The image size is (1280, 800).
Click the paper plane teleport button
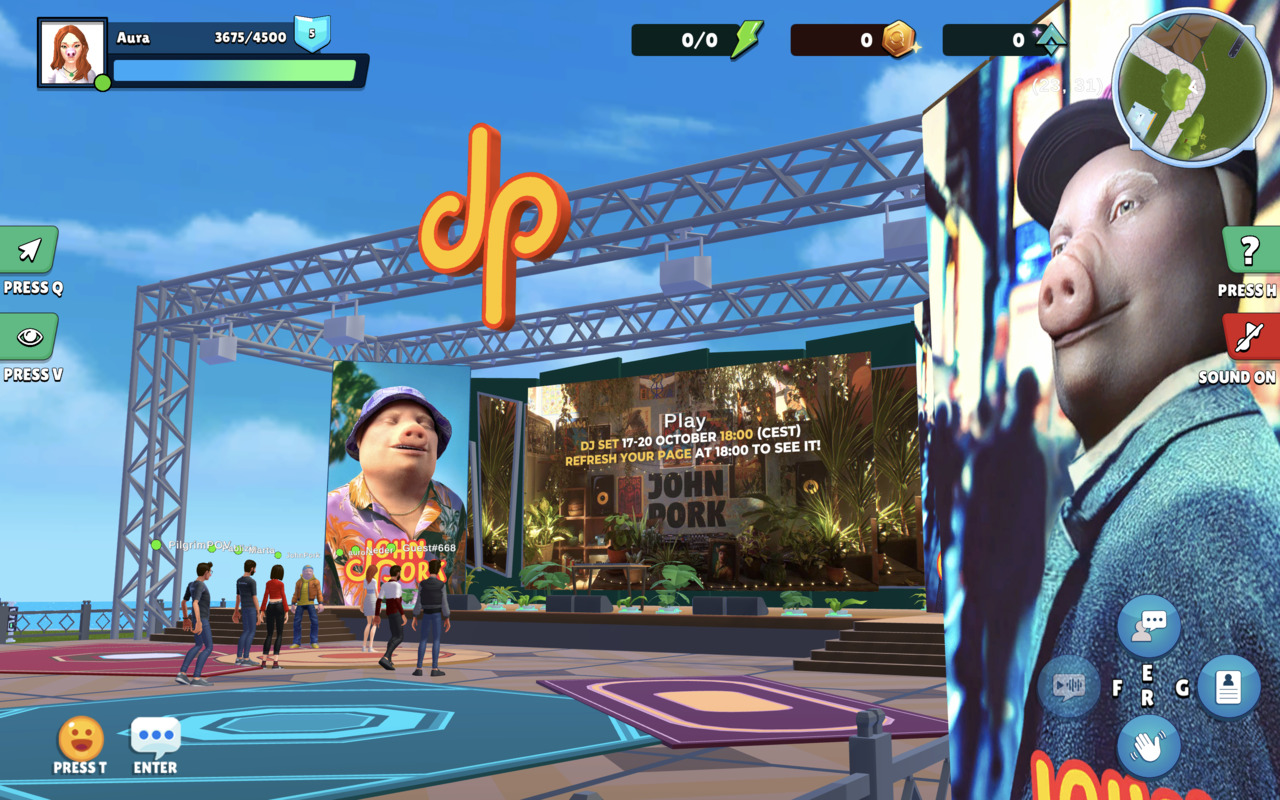[x=30, y=250]
